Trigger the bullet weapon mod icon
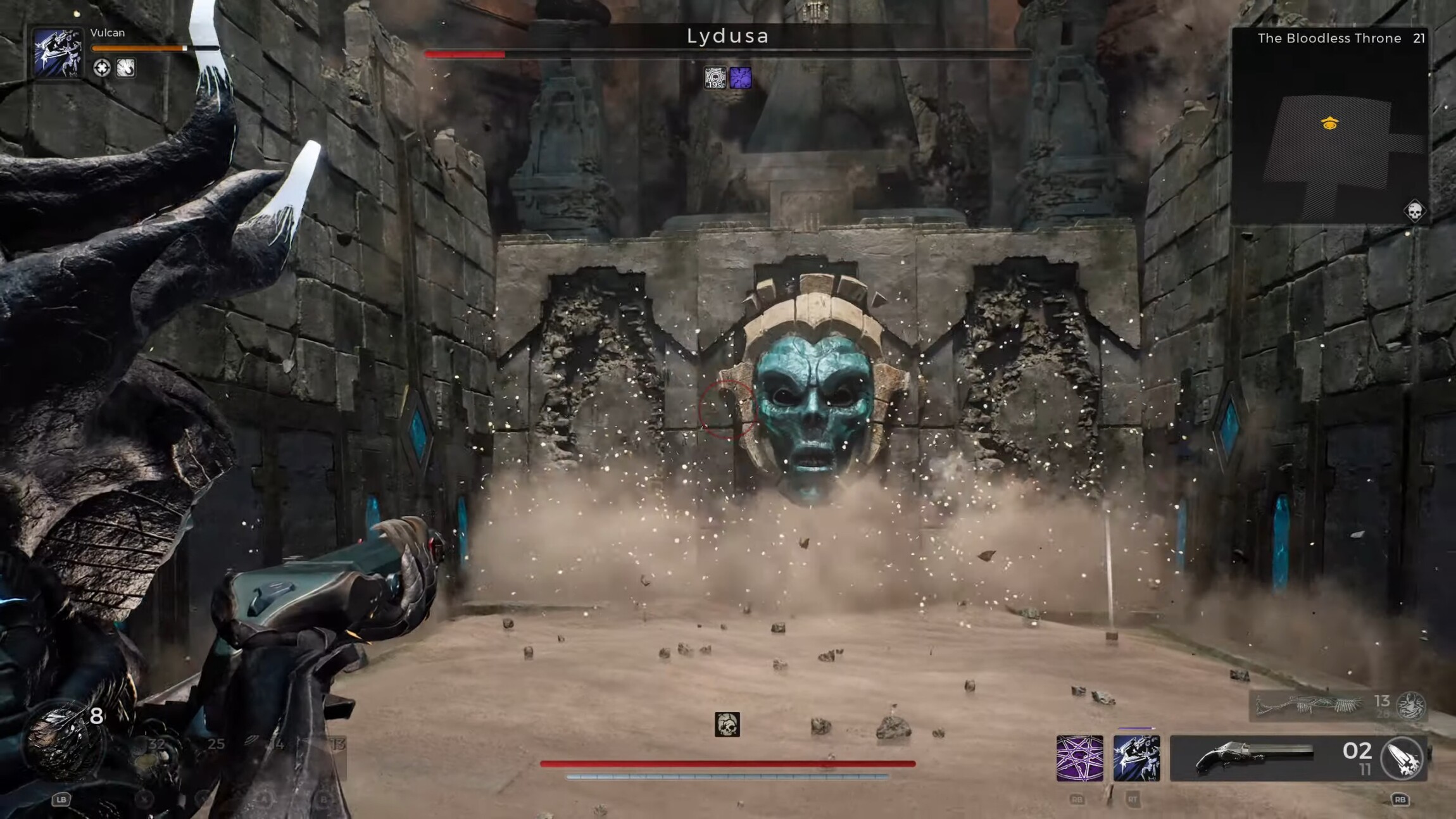Viewport: 1456px width, 819px height. pos(1403,758)
